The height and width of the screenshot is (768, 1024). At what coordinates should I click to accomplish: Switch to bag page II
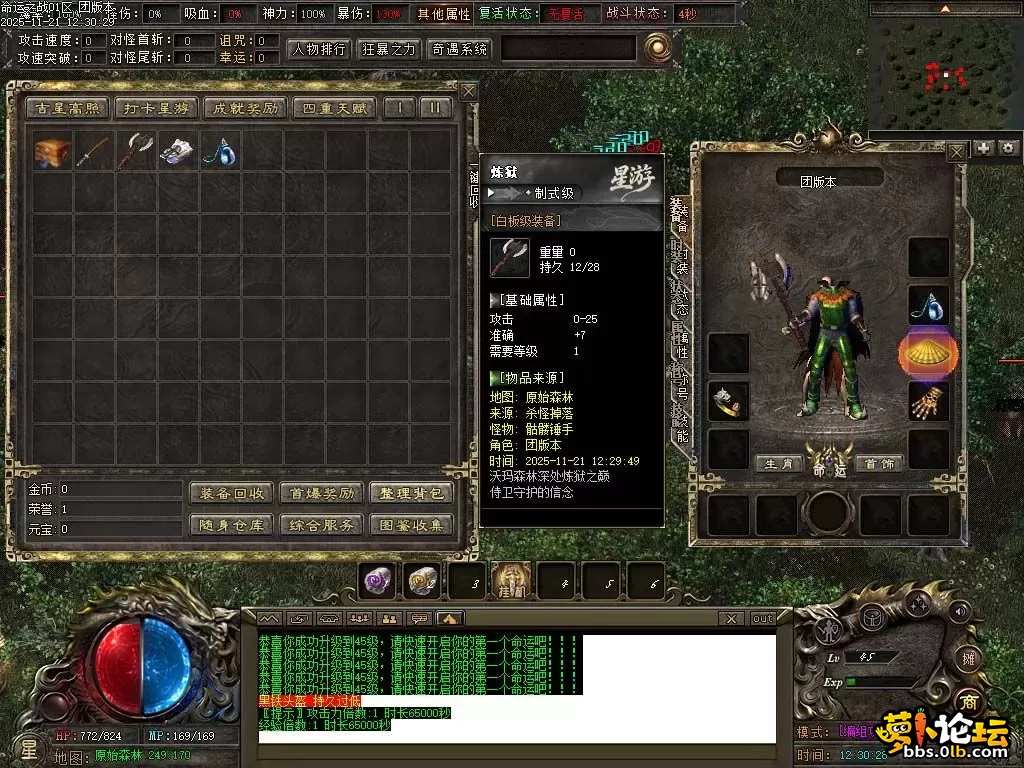tap(435, 108)
